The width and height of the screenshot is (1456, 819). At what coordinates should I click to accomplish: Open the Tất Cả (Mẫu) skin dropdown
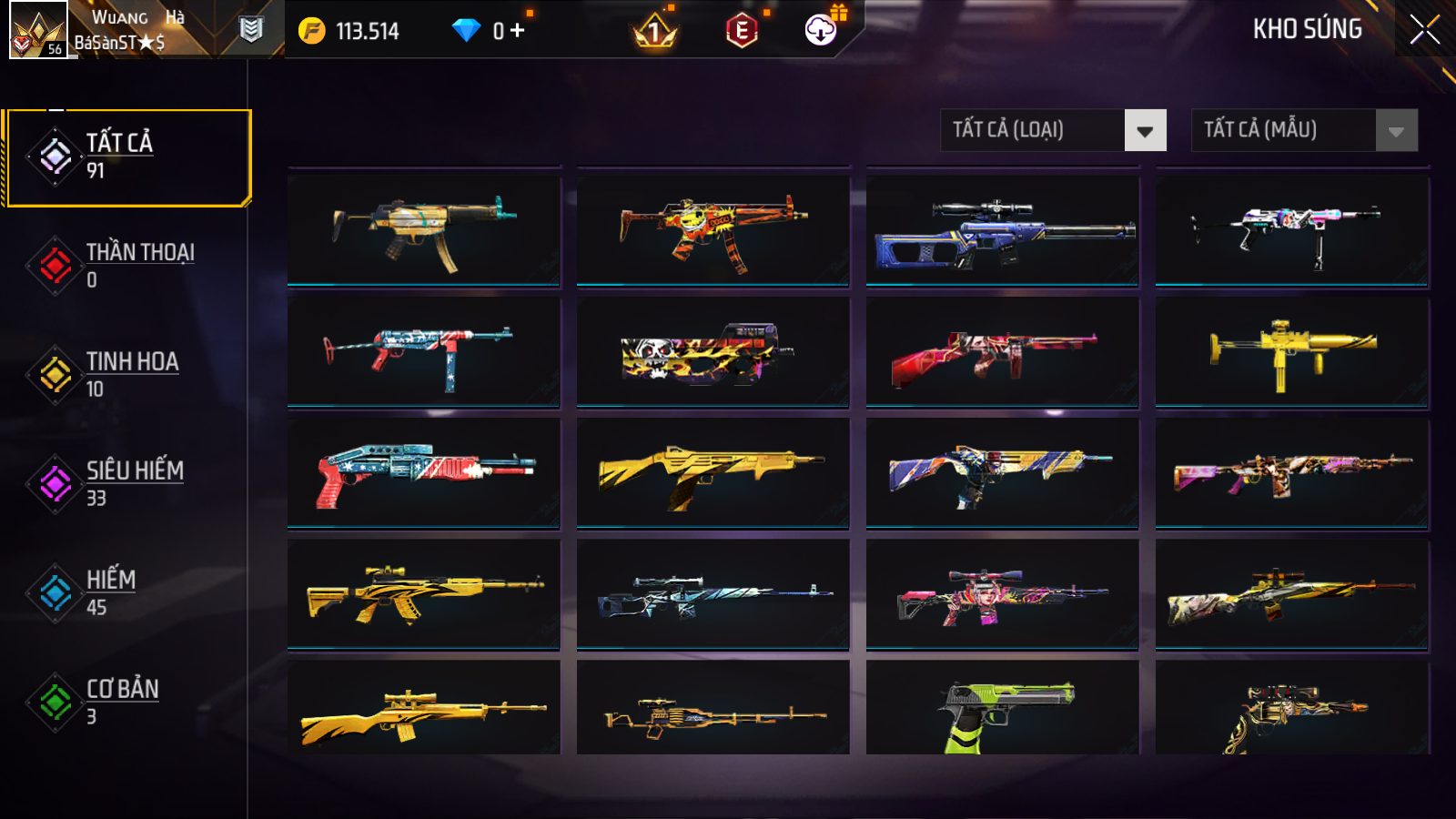tap(1304, 130)
